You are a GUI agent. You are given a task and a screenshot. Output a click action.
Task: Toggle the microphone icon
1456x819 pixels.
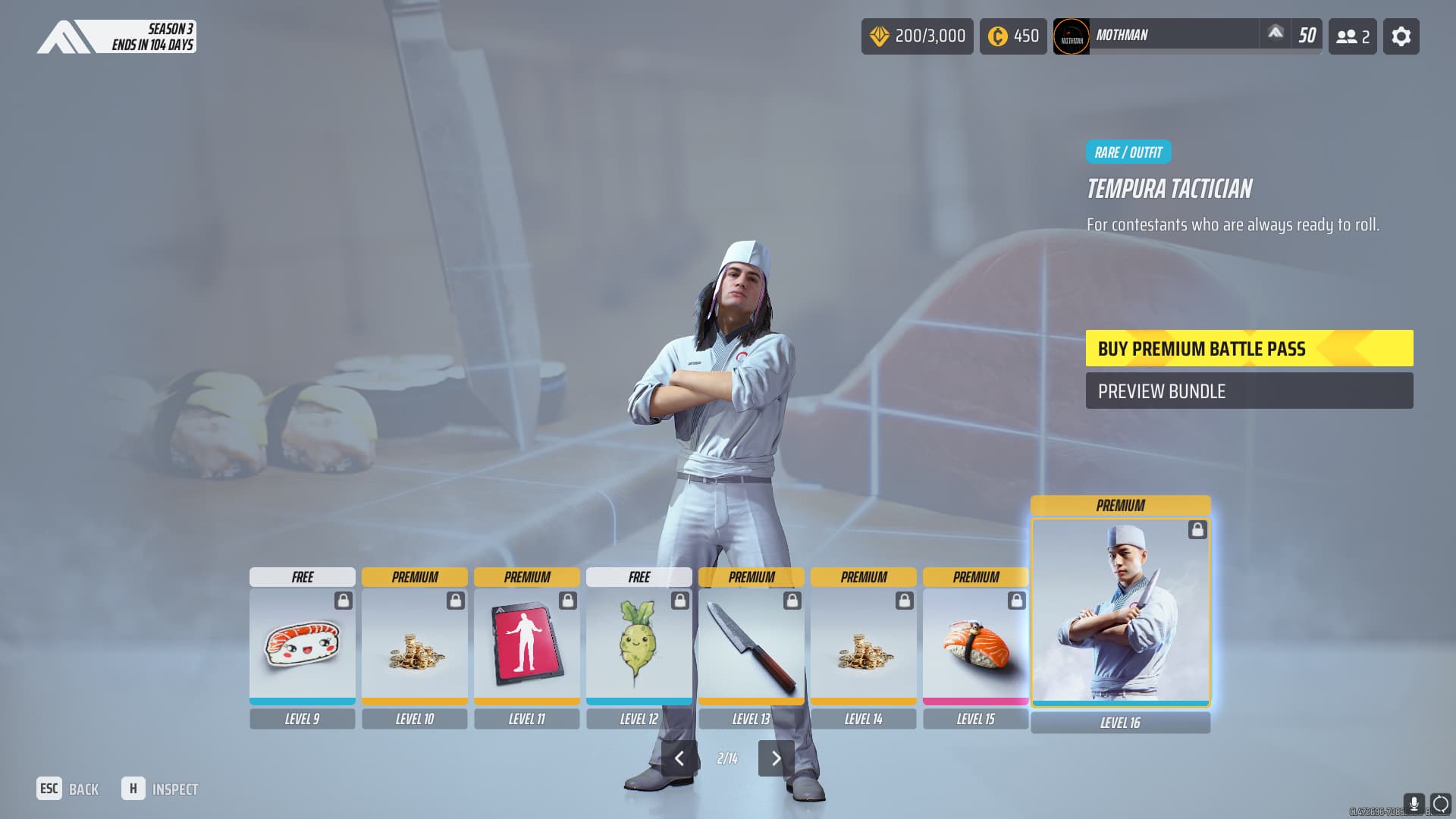[1413, 803]
